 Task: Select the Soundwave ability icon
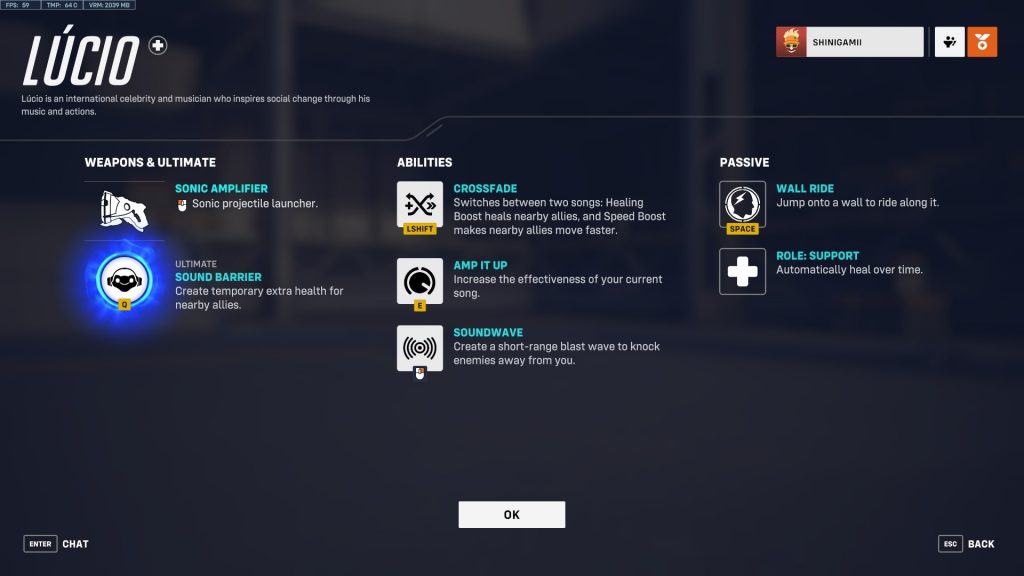[x=420, y=348]
